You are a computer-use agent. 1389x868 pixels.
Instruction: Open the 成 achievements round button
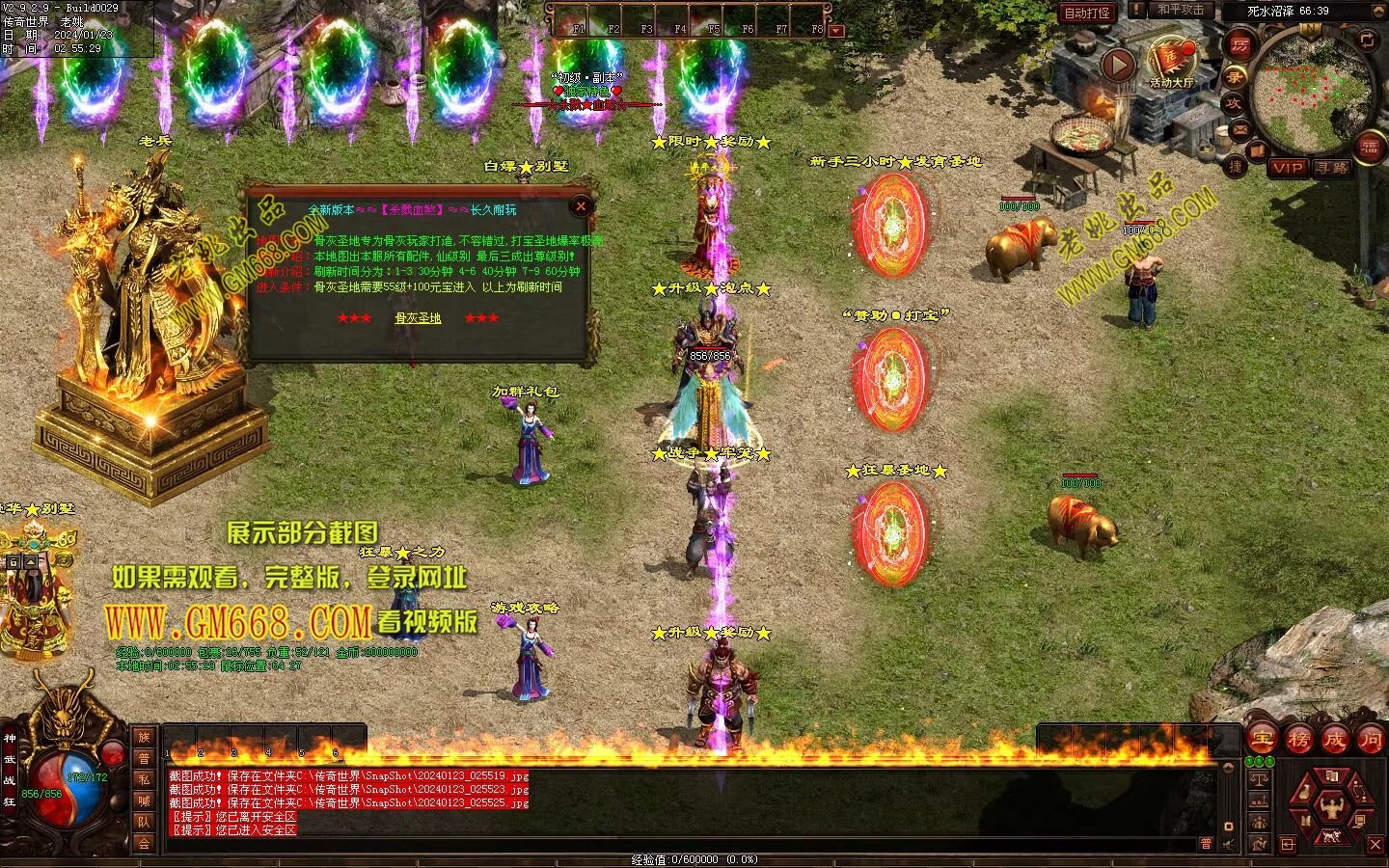(x=1334, y=739)
